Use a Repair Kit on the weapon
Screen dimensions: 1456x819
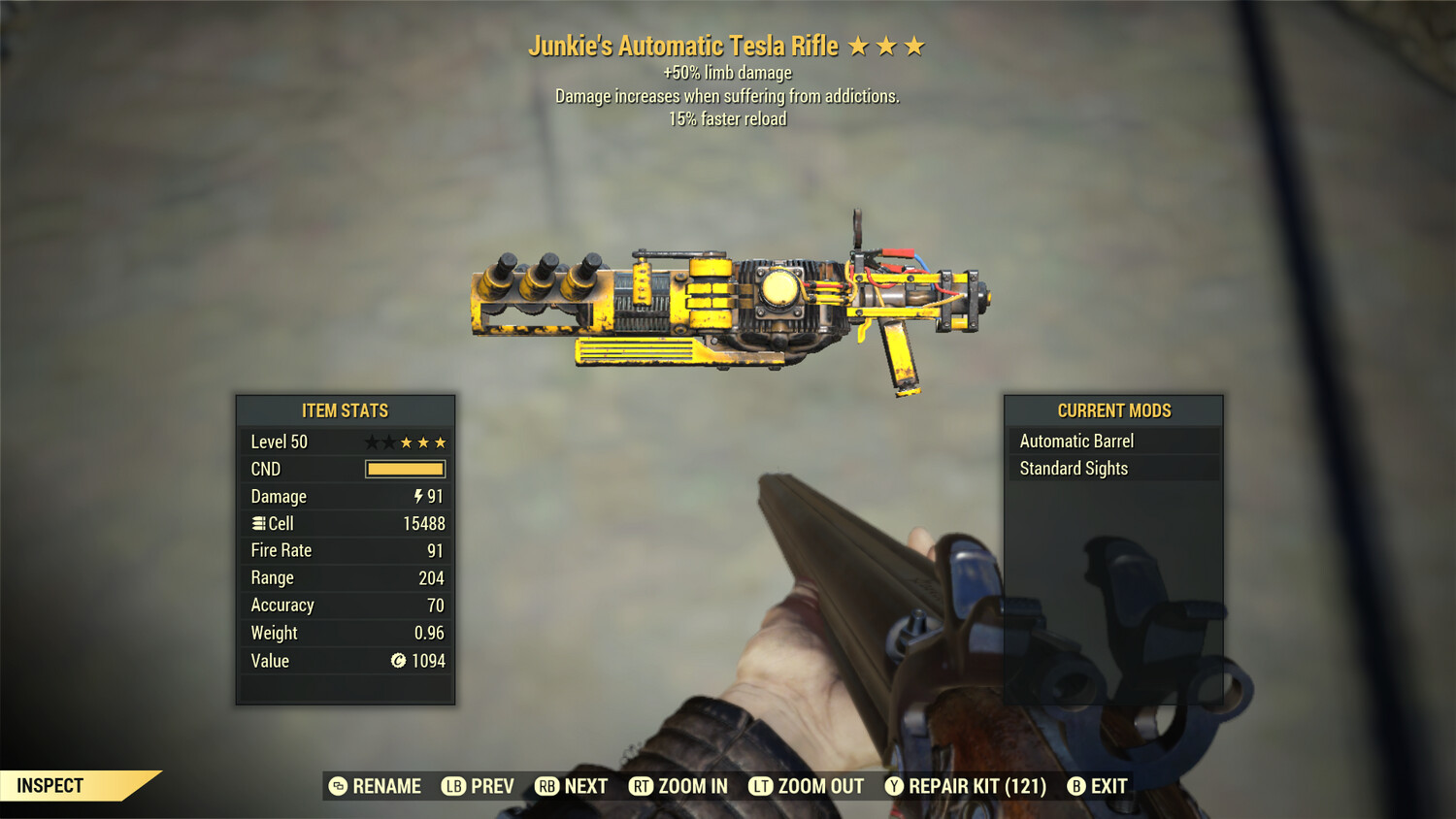pyautogui.click(x=966, y=786)
